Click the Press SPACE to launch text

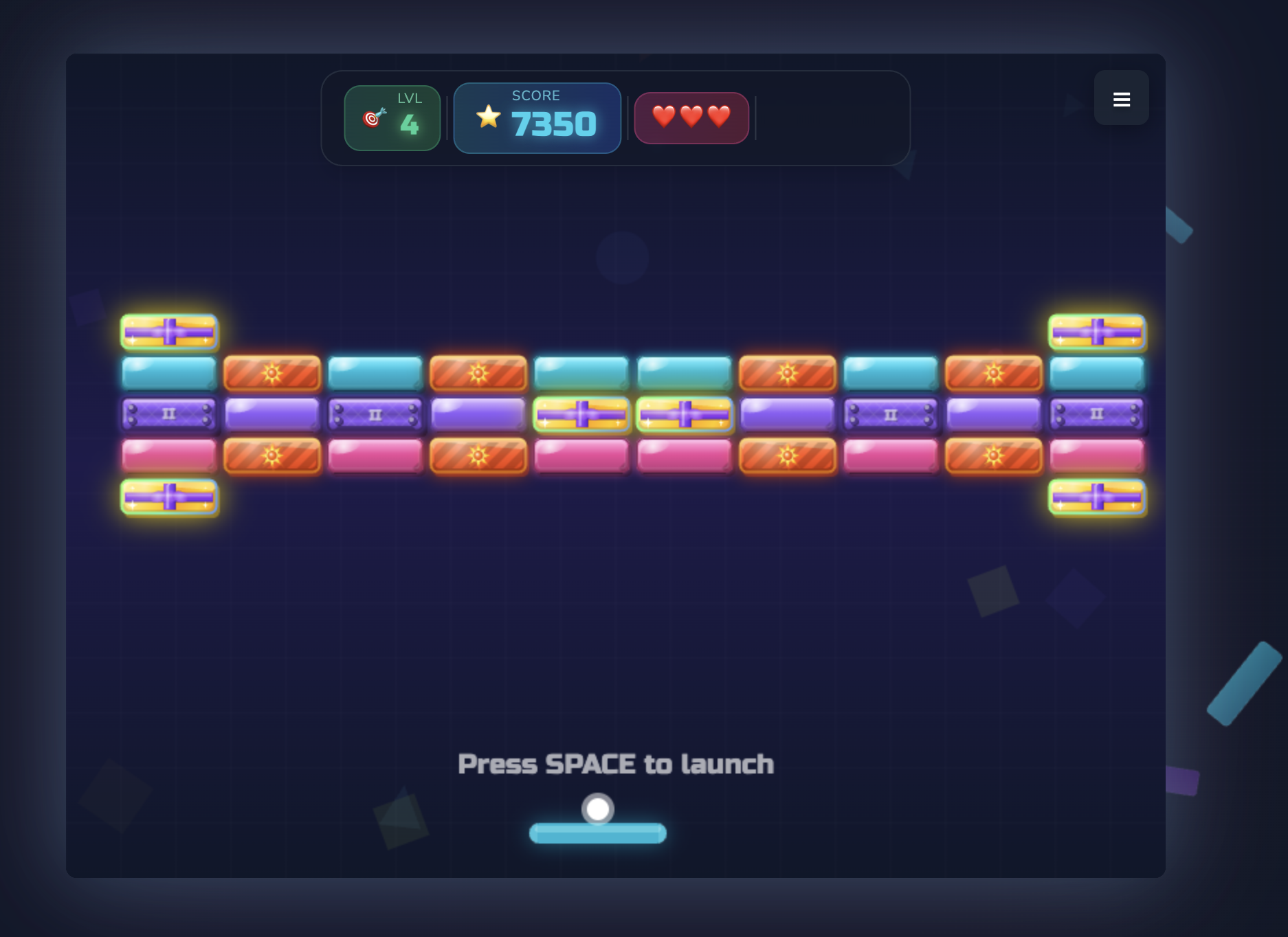pos(617,763)
